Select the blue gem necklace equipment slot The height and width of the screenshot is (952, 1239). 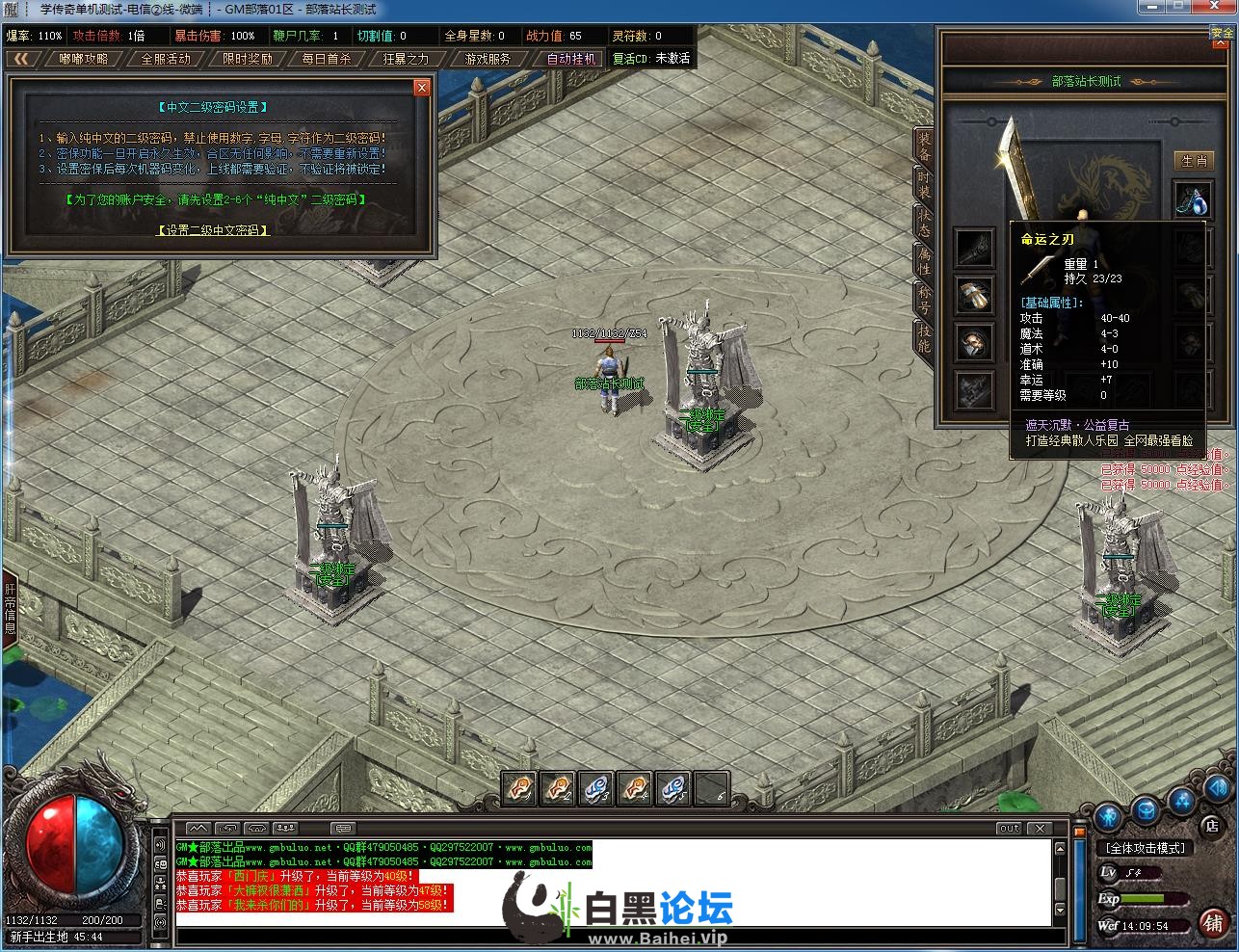[x=1192, y=199]
